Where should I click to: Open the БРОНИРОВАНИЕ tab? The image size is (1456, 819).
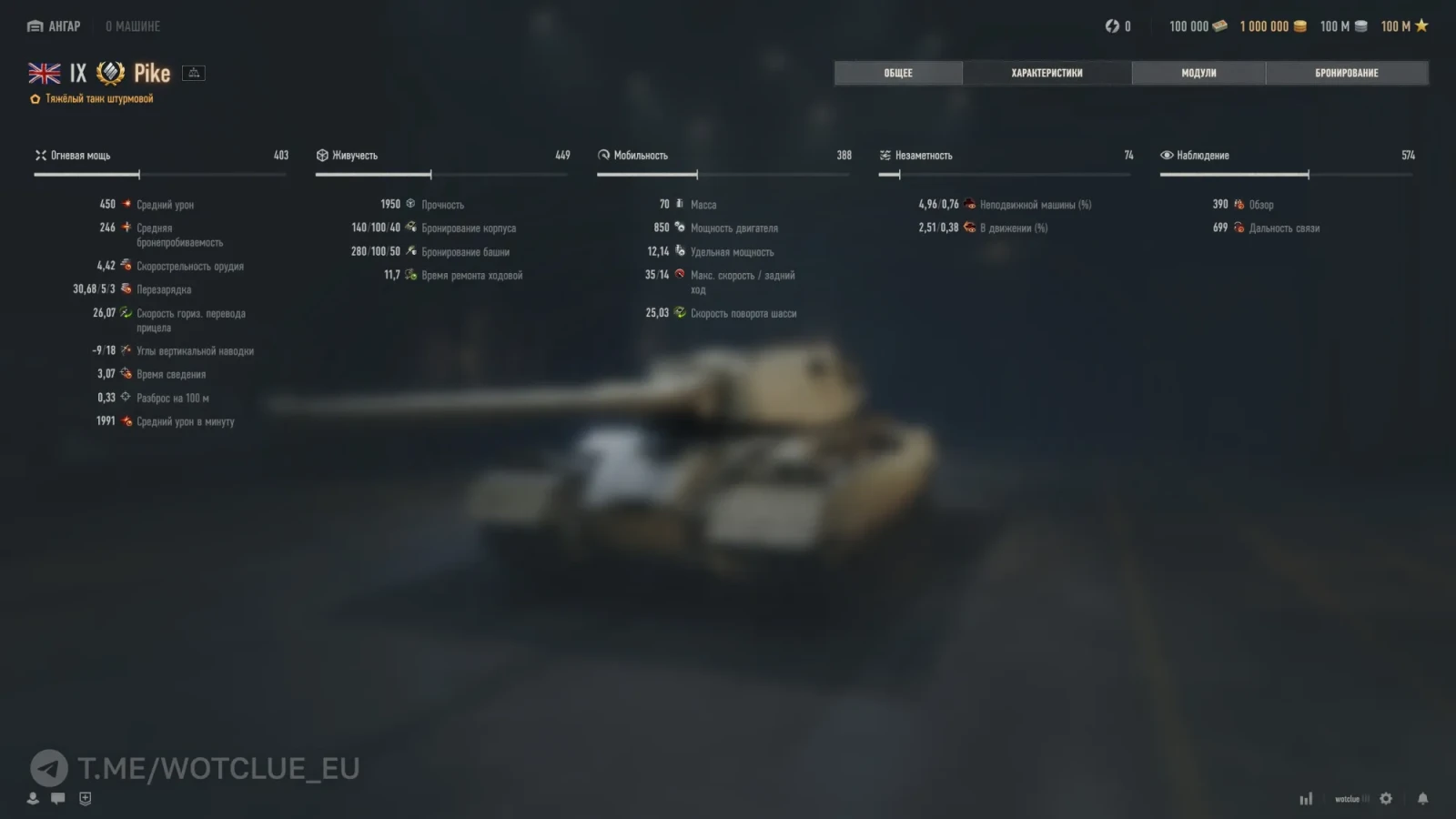1348,73
